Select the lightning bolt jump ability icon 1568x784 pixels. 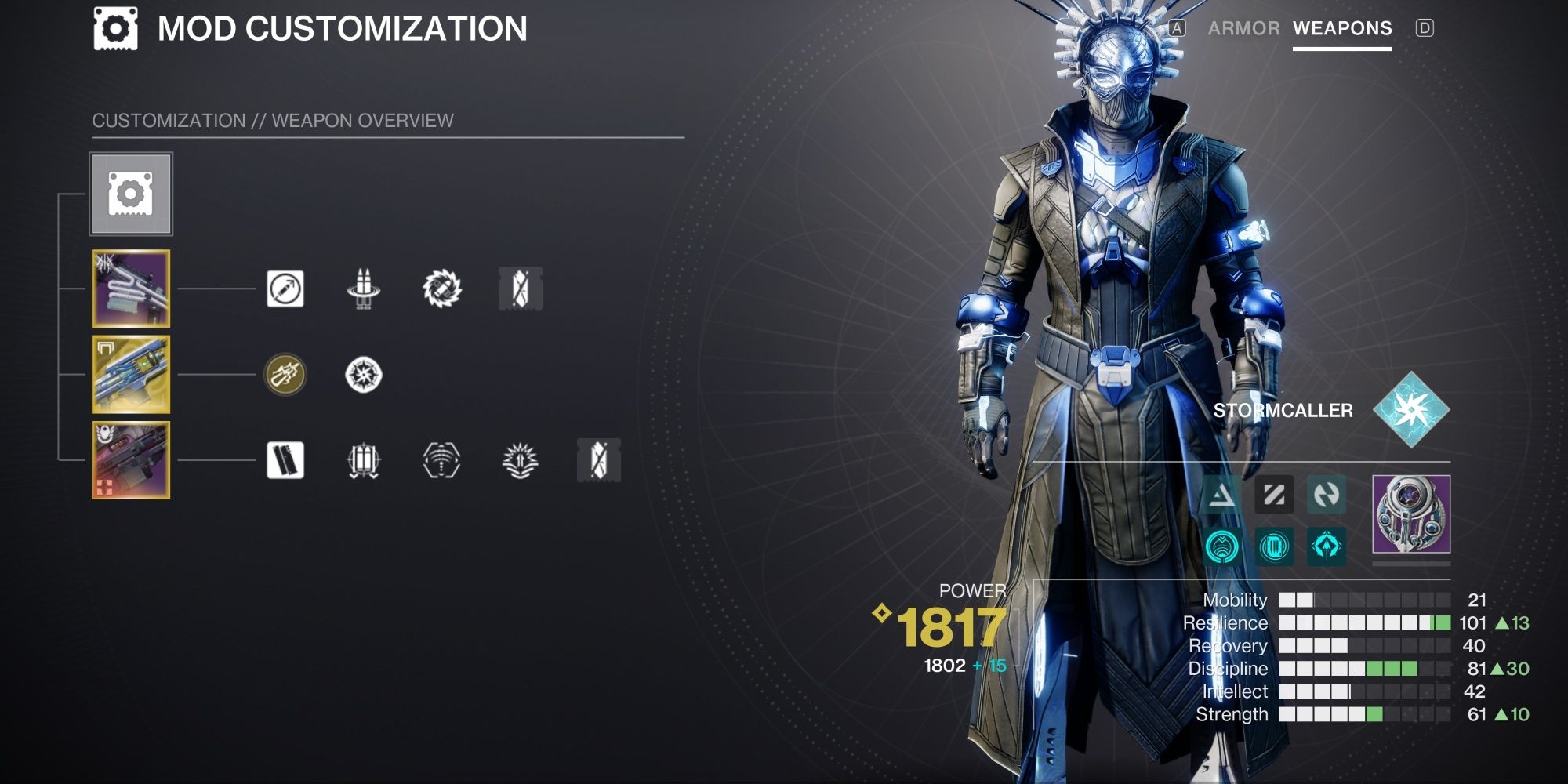click(1325, 495)
